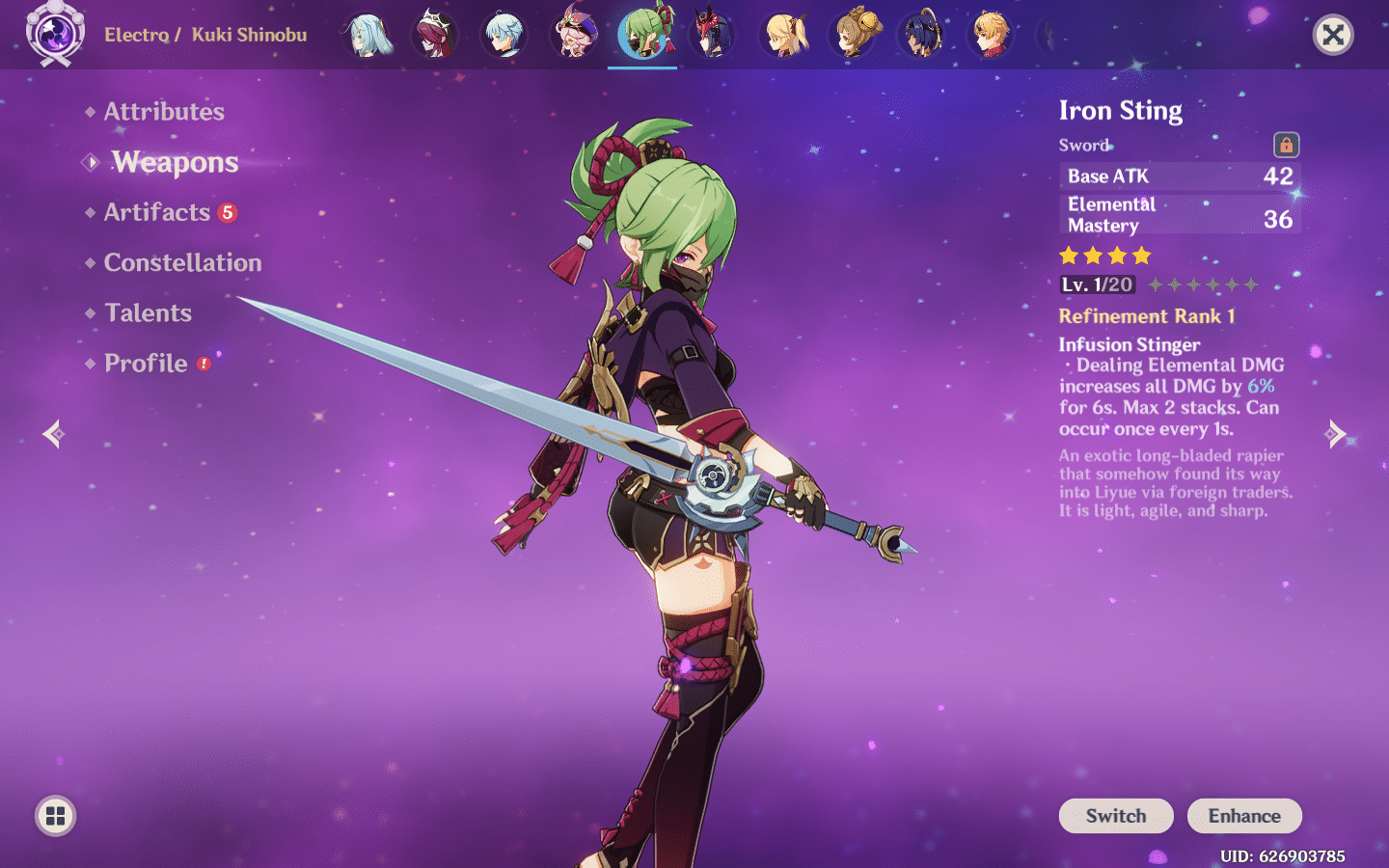
Task: Select the rightmost blonde character portrait
Action: 993,34
